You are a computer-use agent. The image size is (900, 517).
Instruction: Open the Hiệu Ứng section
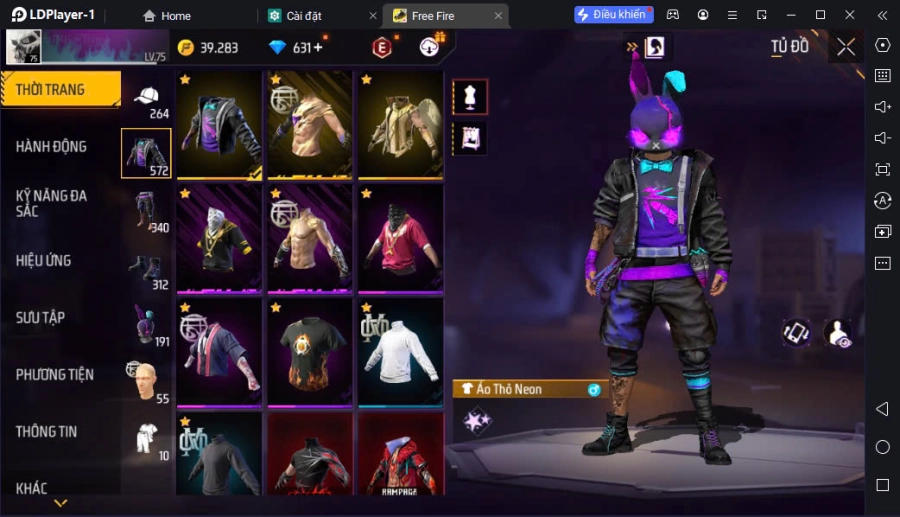tap(44, 260)
